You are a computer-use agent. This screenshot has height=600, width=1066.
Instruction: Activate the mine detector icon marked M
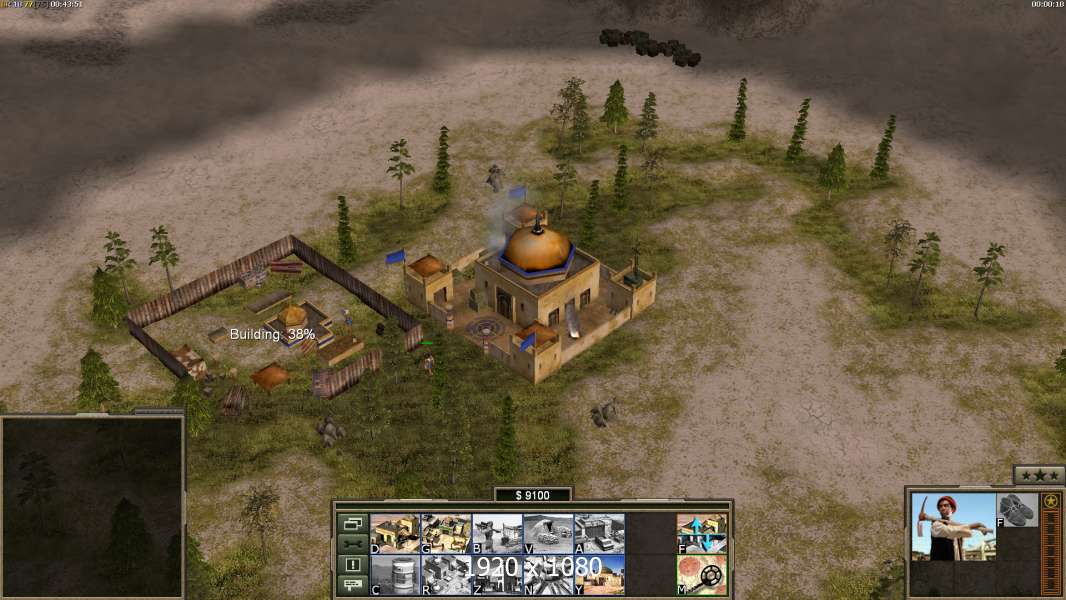(x=702, y=574)
